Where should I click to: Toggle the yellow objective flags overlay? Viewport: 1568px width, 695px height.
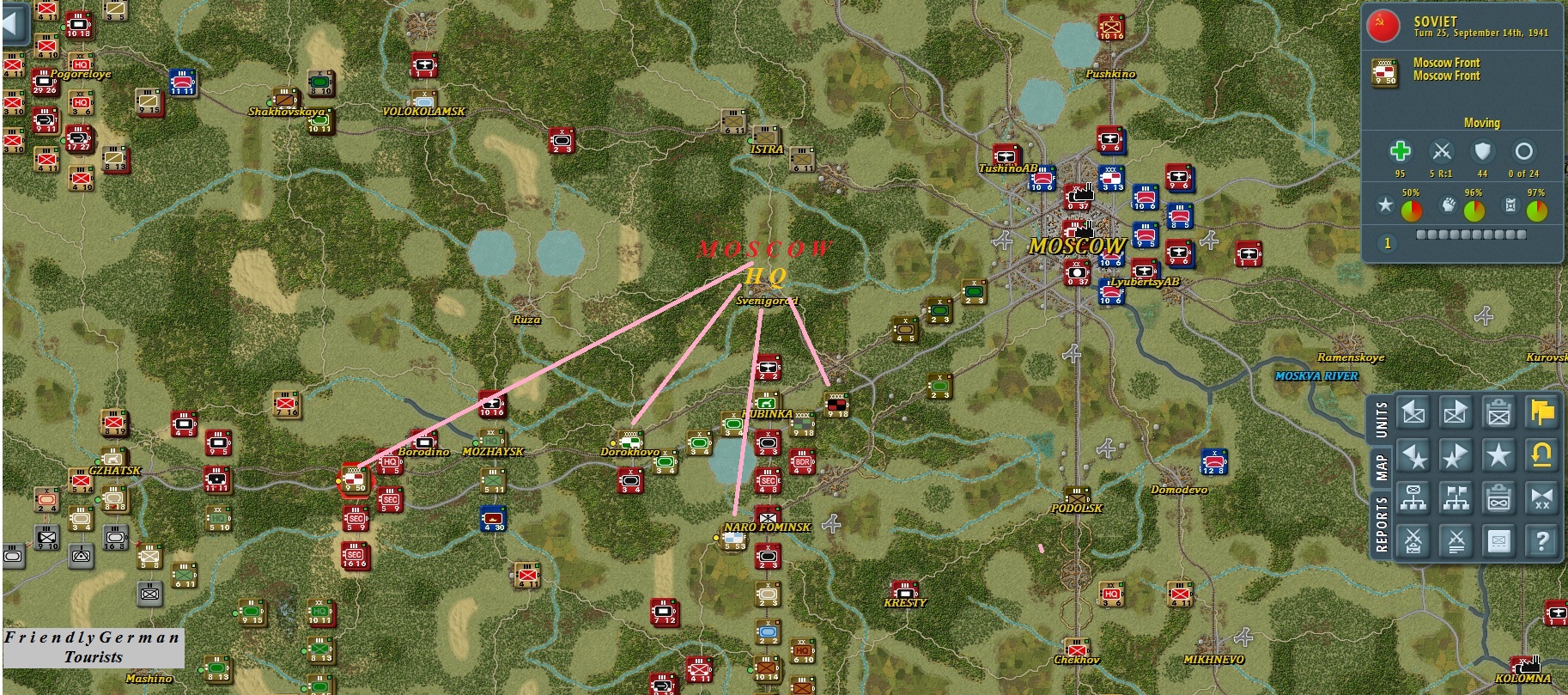1542,412
